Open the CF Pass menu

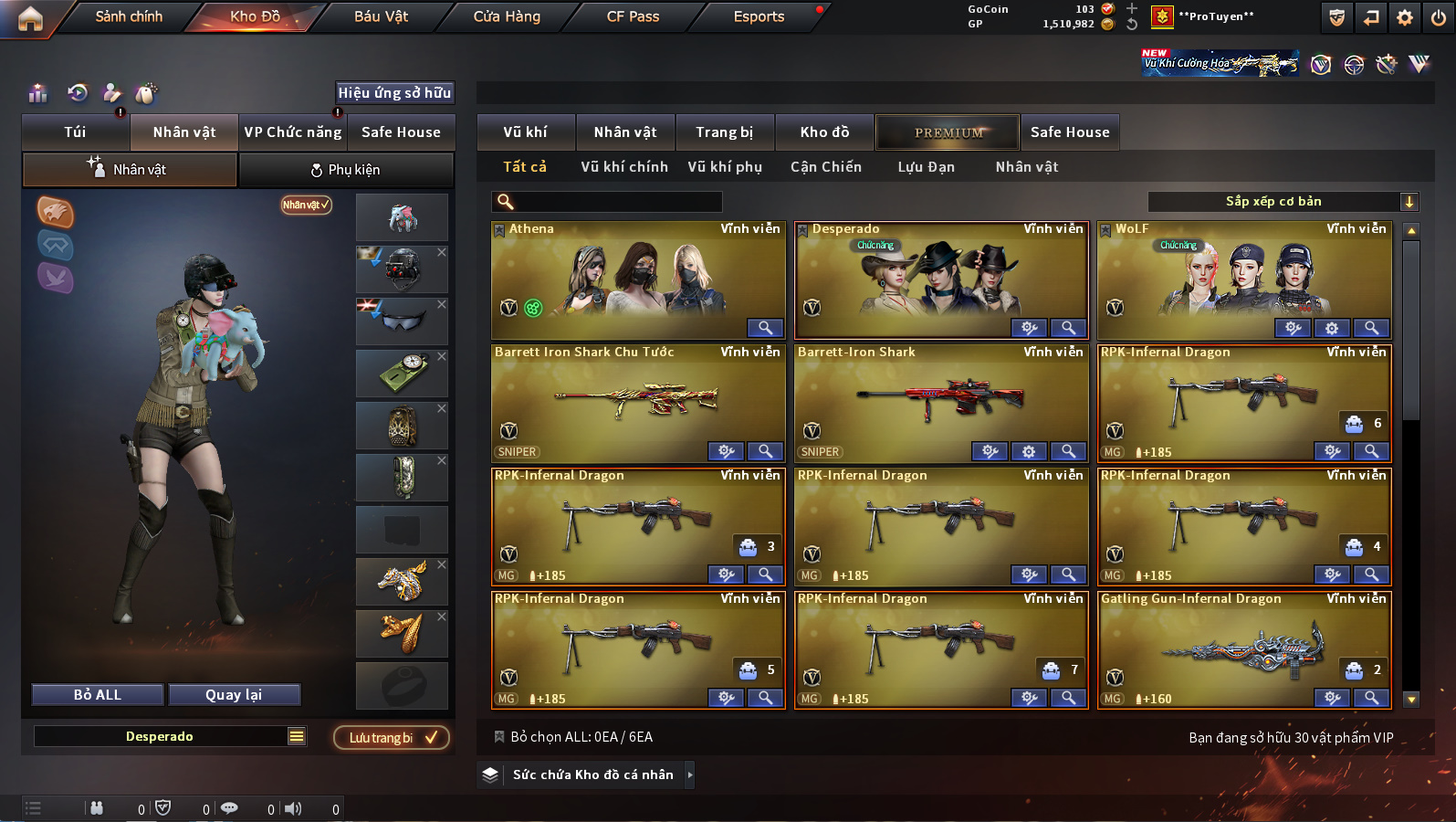coord(633,16)
